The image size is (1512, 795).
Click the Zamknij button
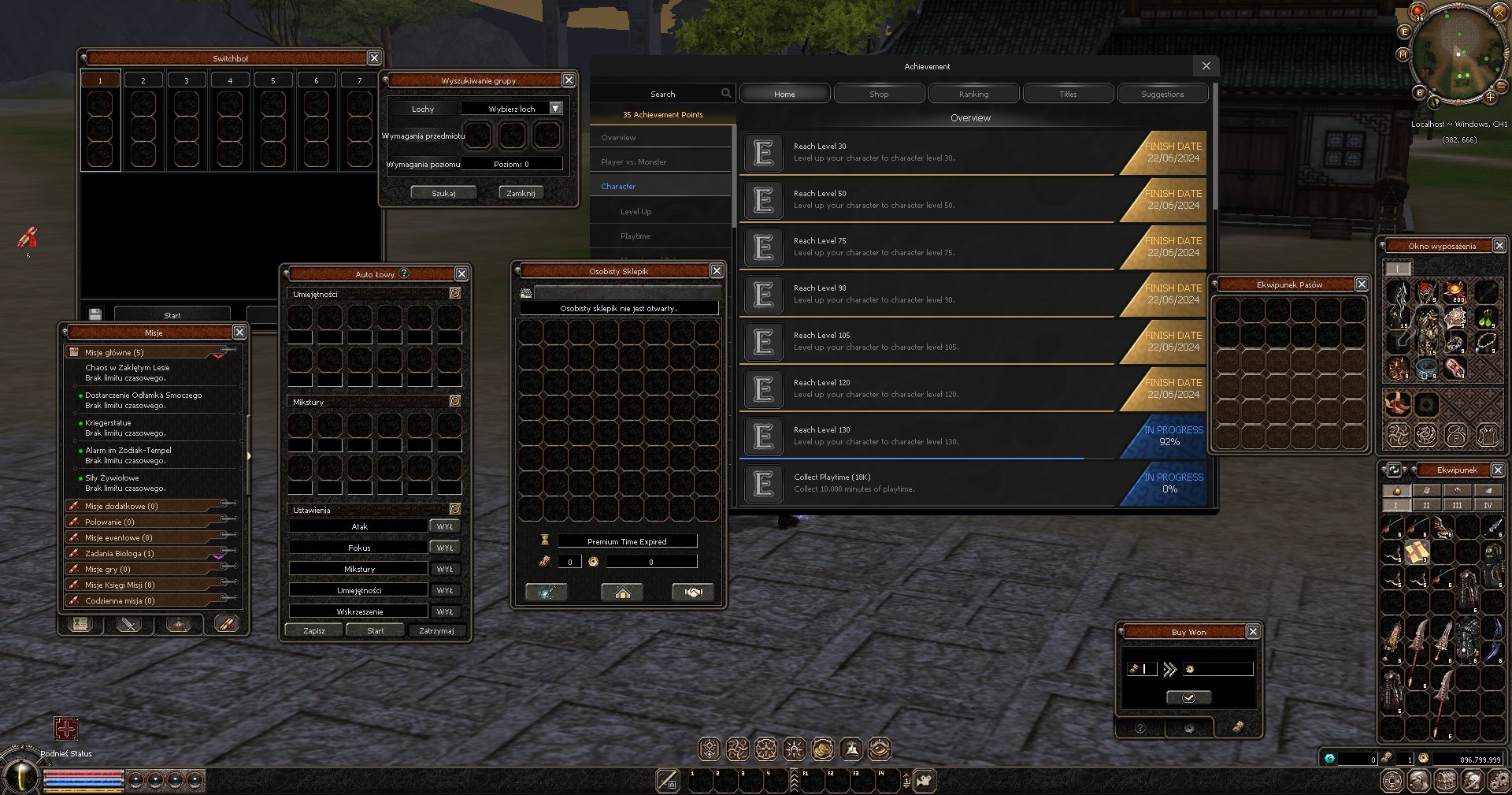(x=521, y=193)
